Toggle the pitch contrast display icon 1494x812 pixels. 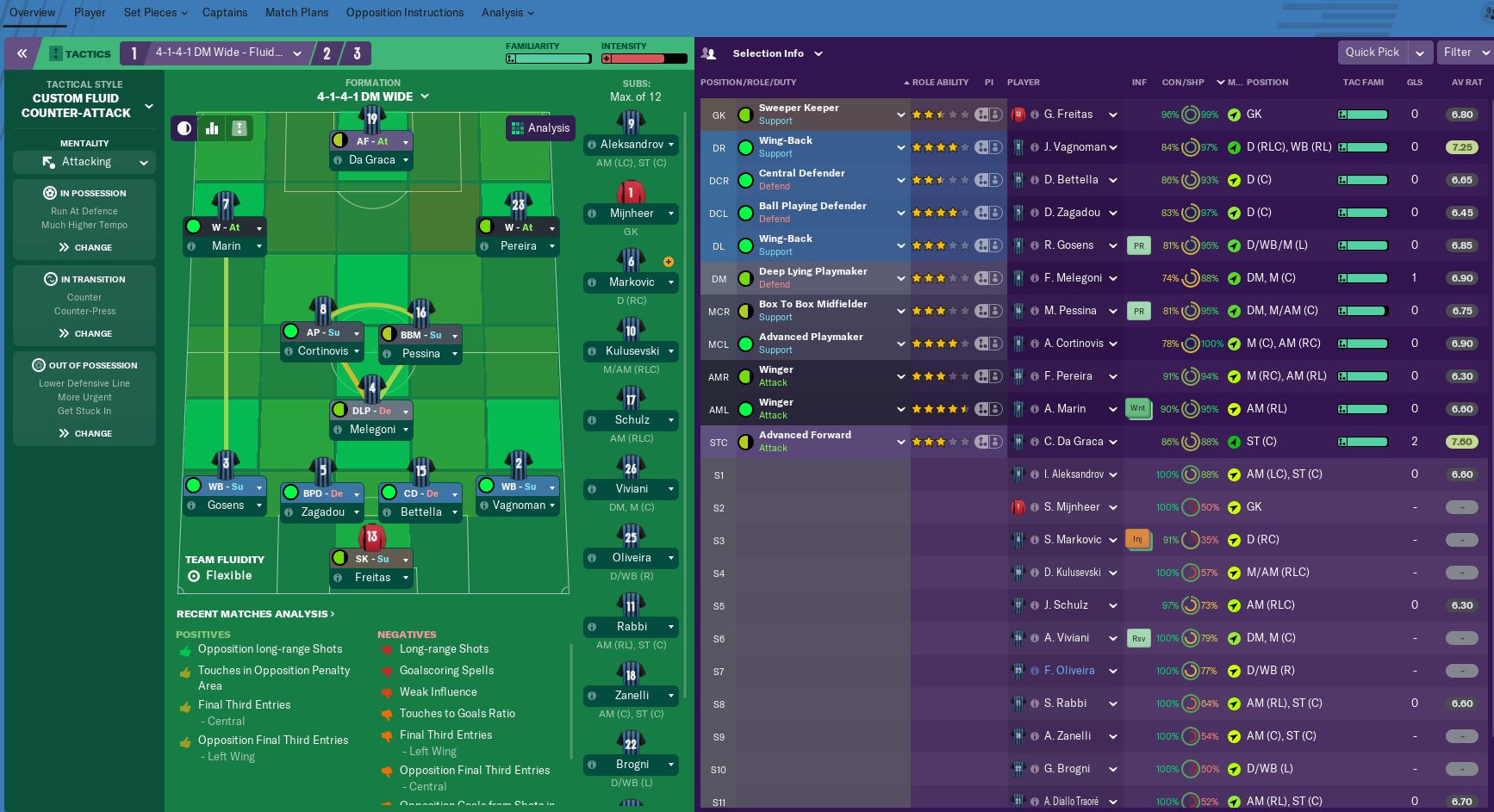(x=184, y=127)
